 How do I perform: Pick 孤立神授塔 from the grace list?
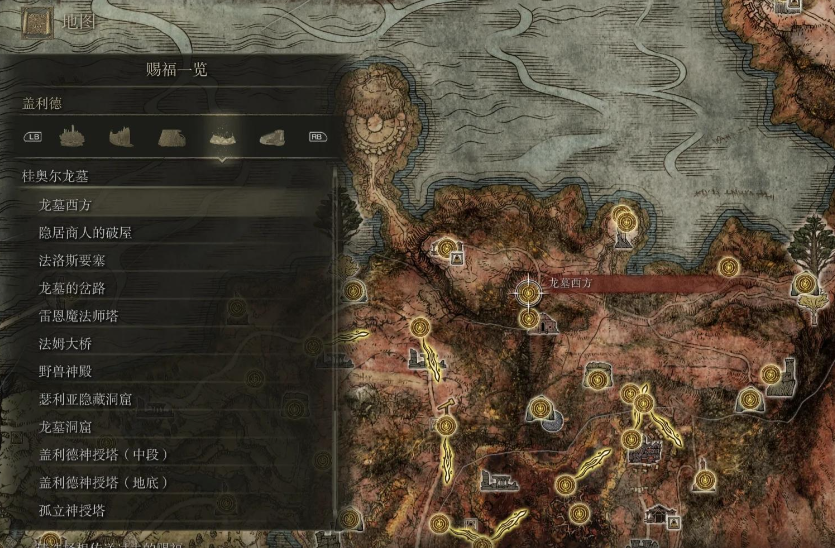click(x=71, y=510)
